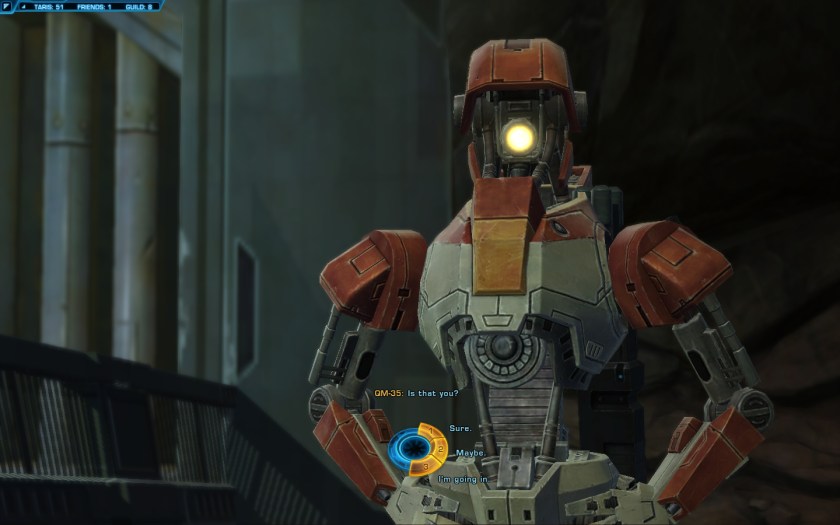
Task: Open the Guild roster from the top bar
Action: click(141, 6)
